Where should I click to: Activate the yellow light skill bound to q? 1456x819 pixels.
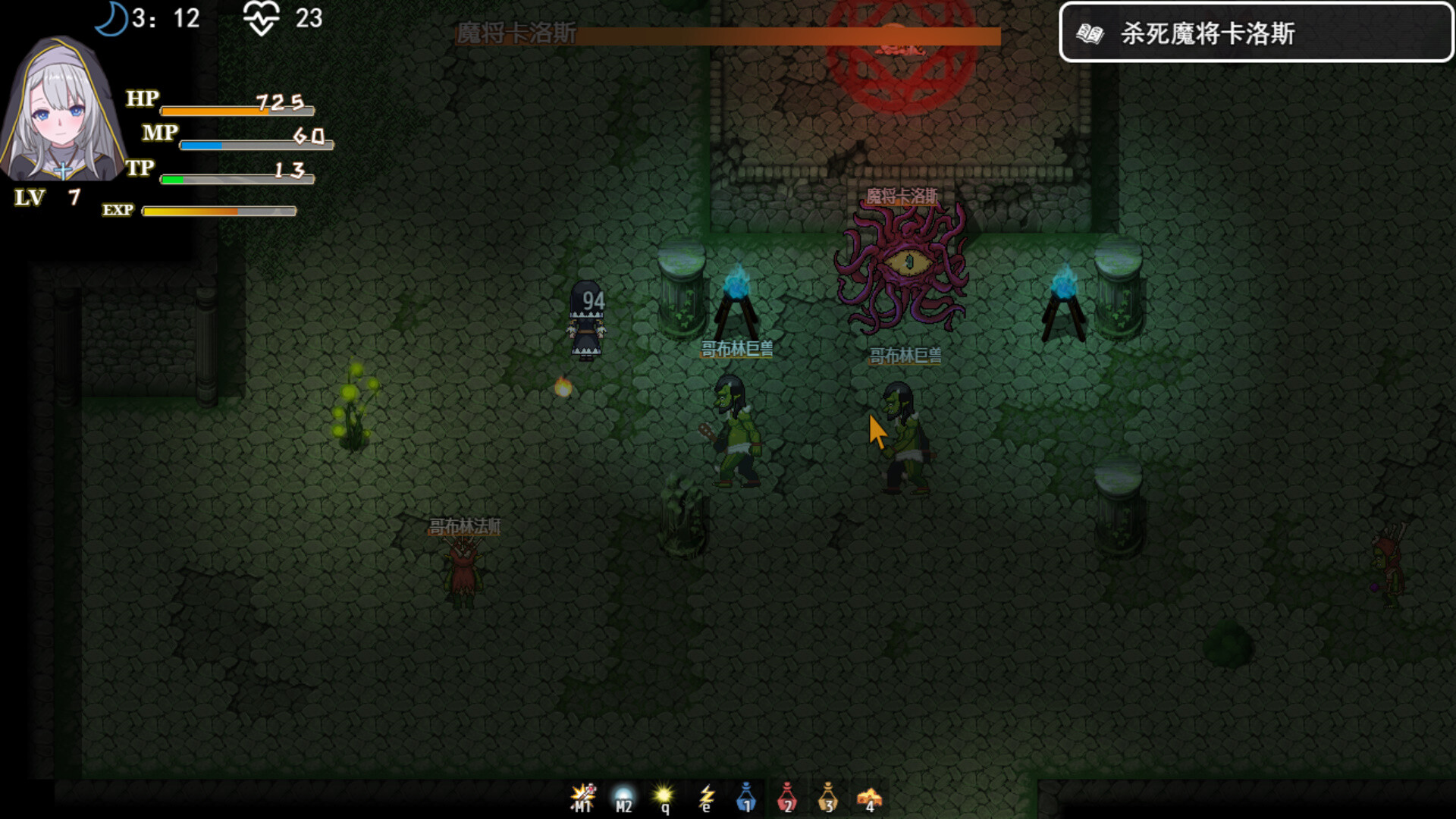pyautogui.click(x=664, y=796)
